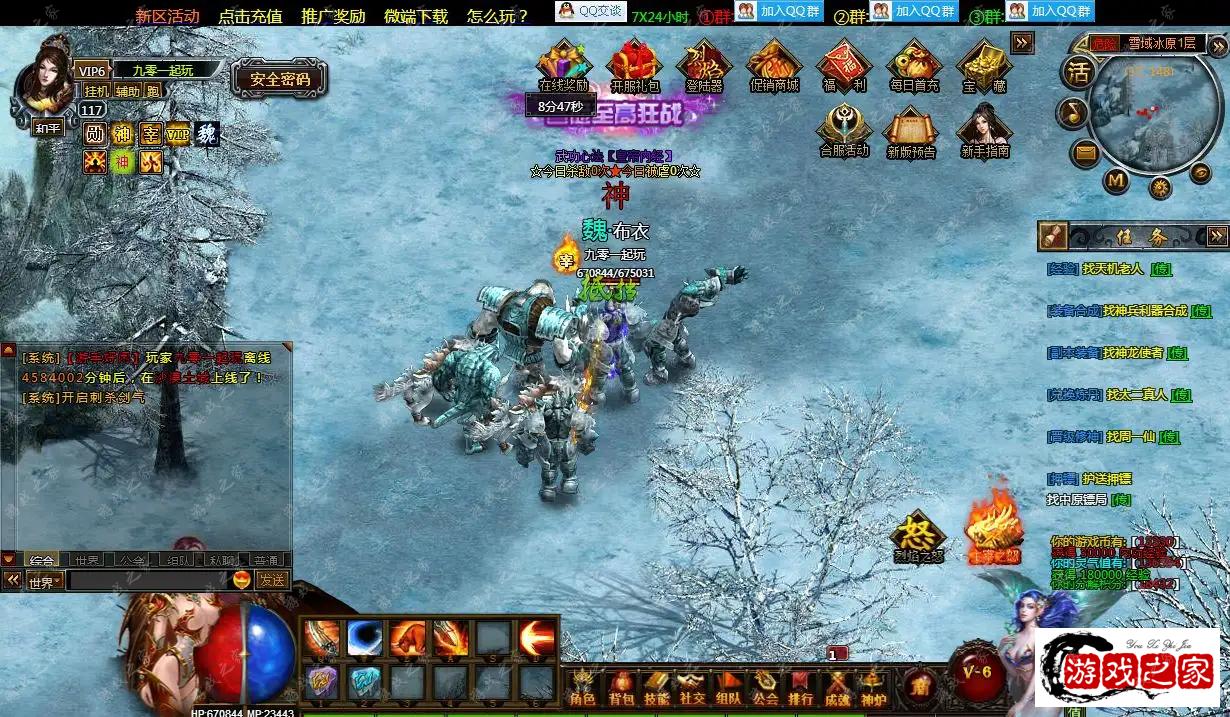Open the 新手指南 beginner guide
This screenshot has width=1230, height=717.
click(x=985, y=130)
